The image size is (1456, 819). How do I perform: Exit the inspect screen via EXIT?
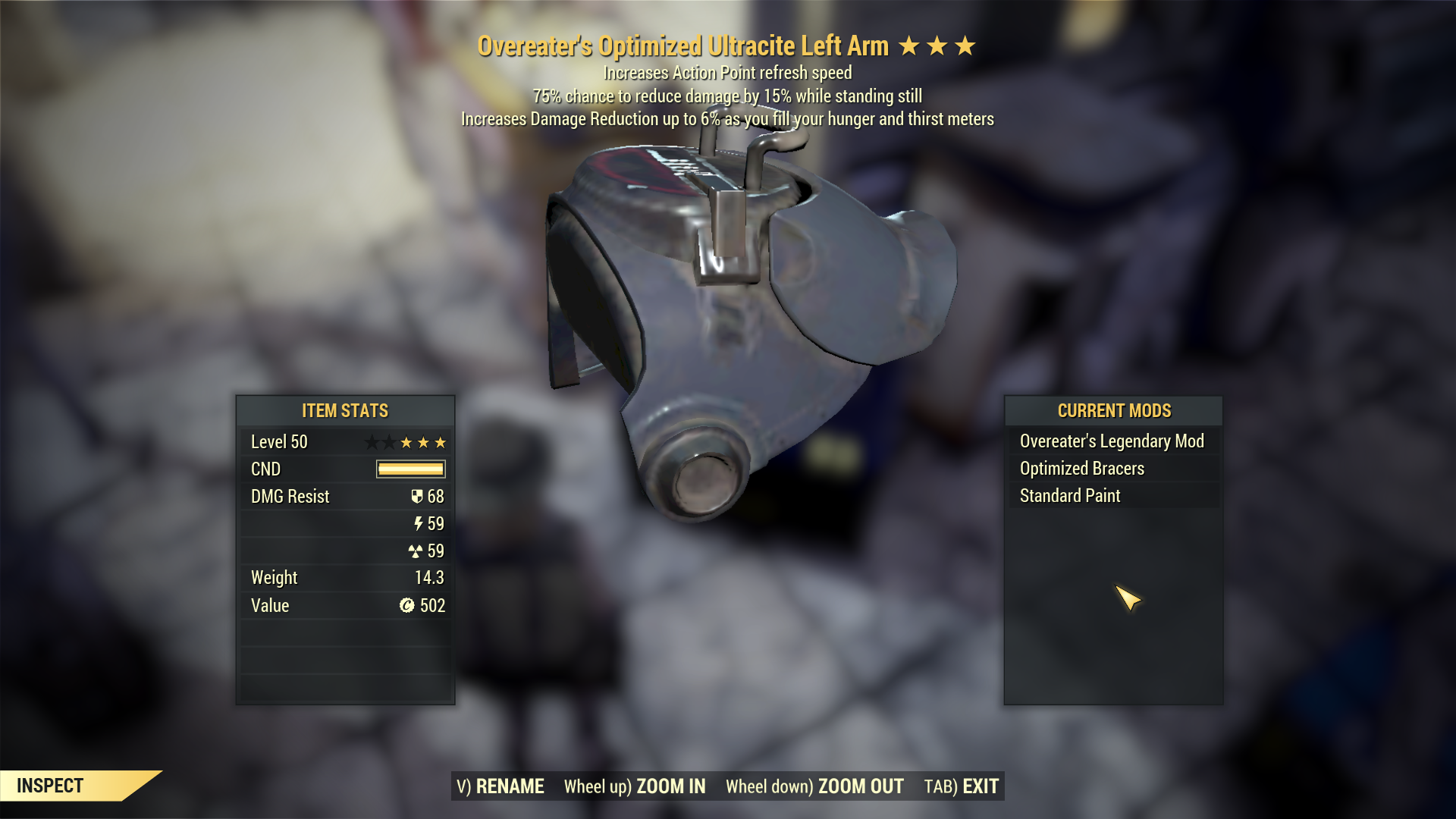pyautogui.click(x=961, y=786)
